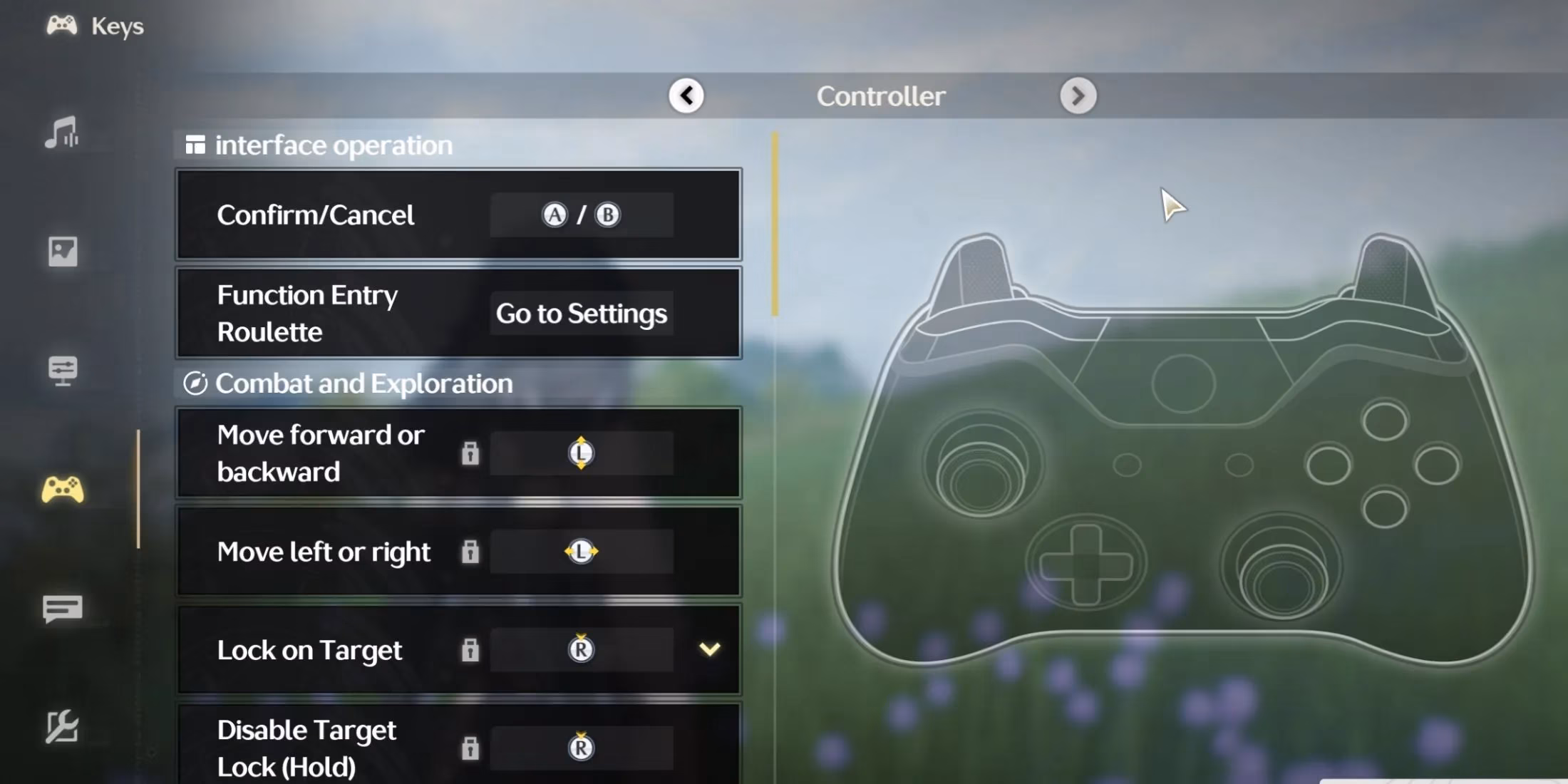
Task: Expand the Lock on Target options chevron
Action: (x=709, y=650)
